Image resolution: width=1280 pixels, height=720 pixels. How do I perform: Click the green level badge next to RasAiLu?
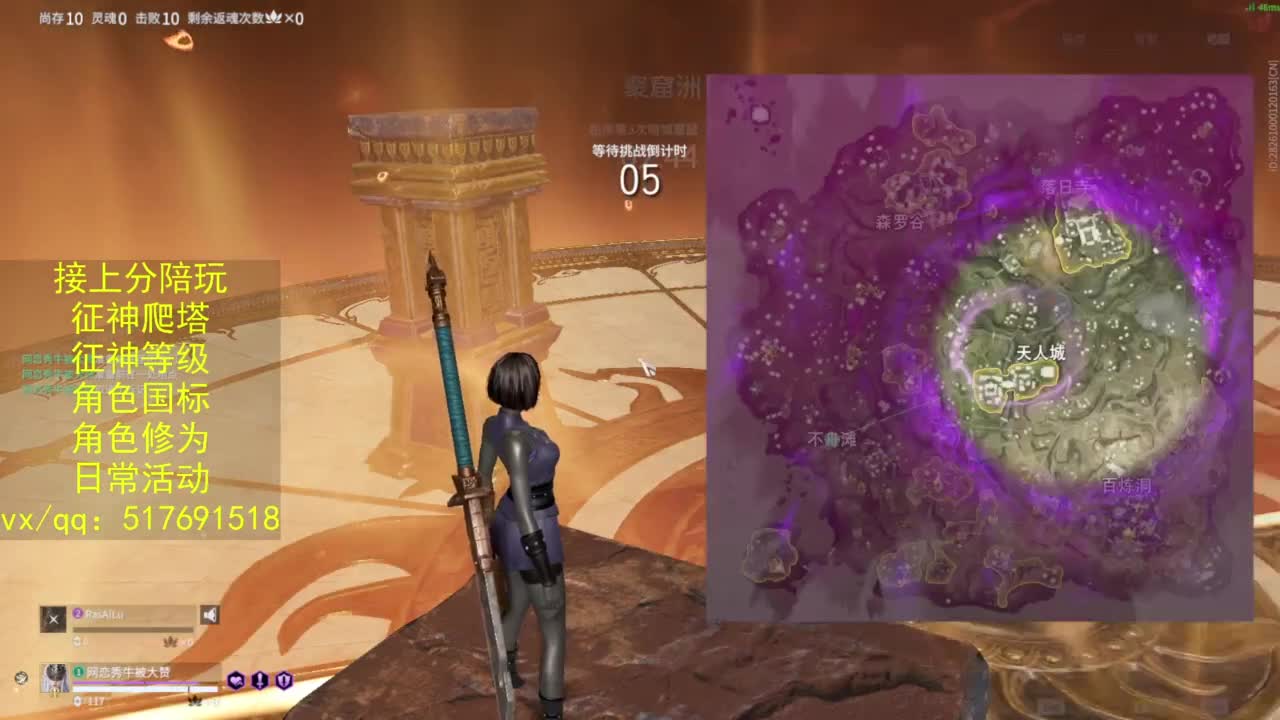[x=79, y=672]
